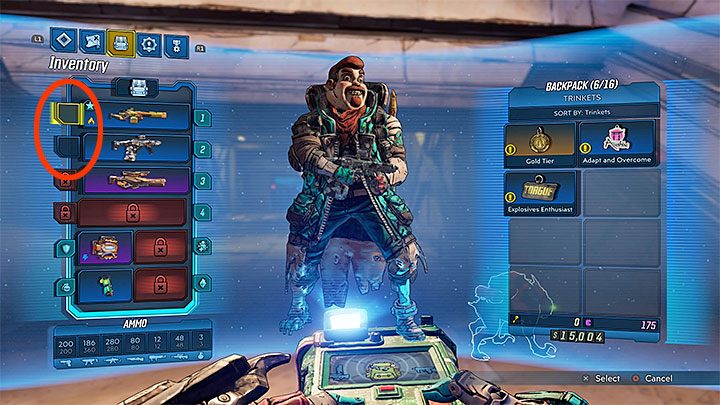The height and width of the screenshot is (405, 720).
Task: Pick the Explosives Enthusiast Torgue trinket
Action: pyautogui.click(x=540, y=192)
